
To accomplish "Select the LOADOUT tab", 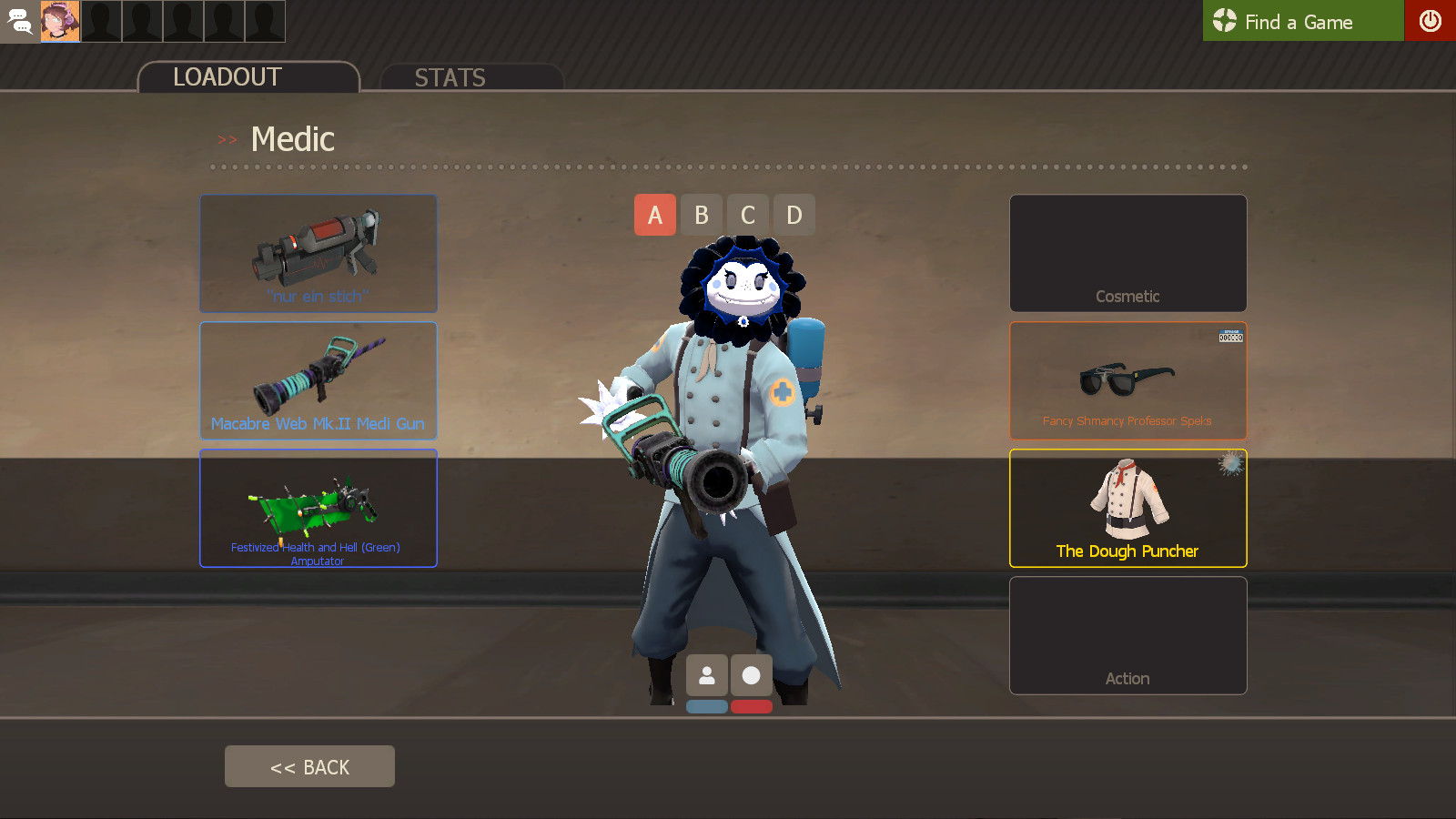I will click(x=226, y=77).
